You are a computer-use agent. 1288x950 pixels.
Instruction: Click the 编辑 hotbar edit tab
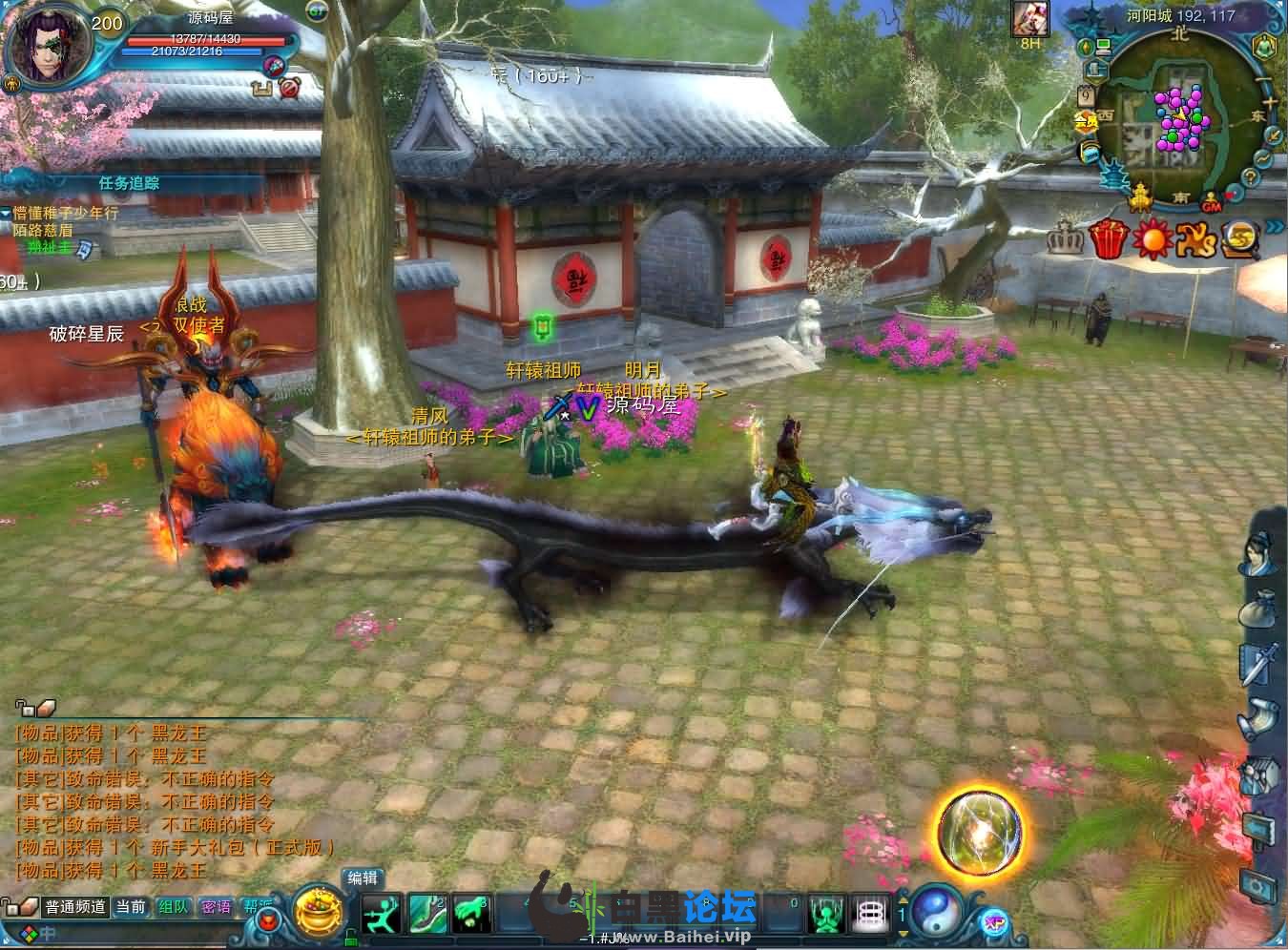pyautogui.click(x=363, y=878)
